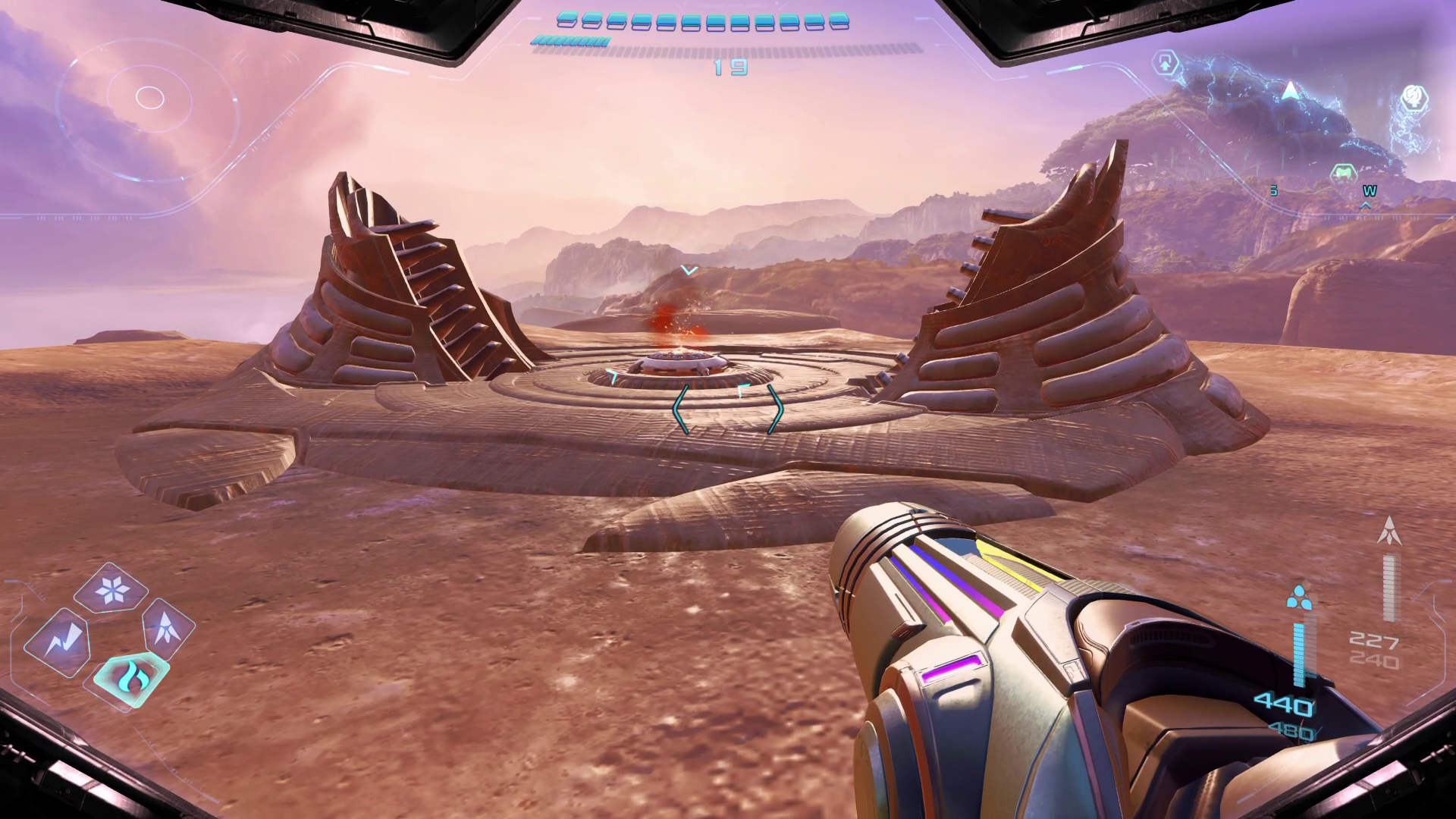This screenshot has width=1456, height=819.
Task: Click the blue three-droplet shot ammo icon
Action: point(1298,597)
